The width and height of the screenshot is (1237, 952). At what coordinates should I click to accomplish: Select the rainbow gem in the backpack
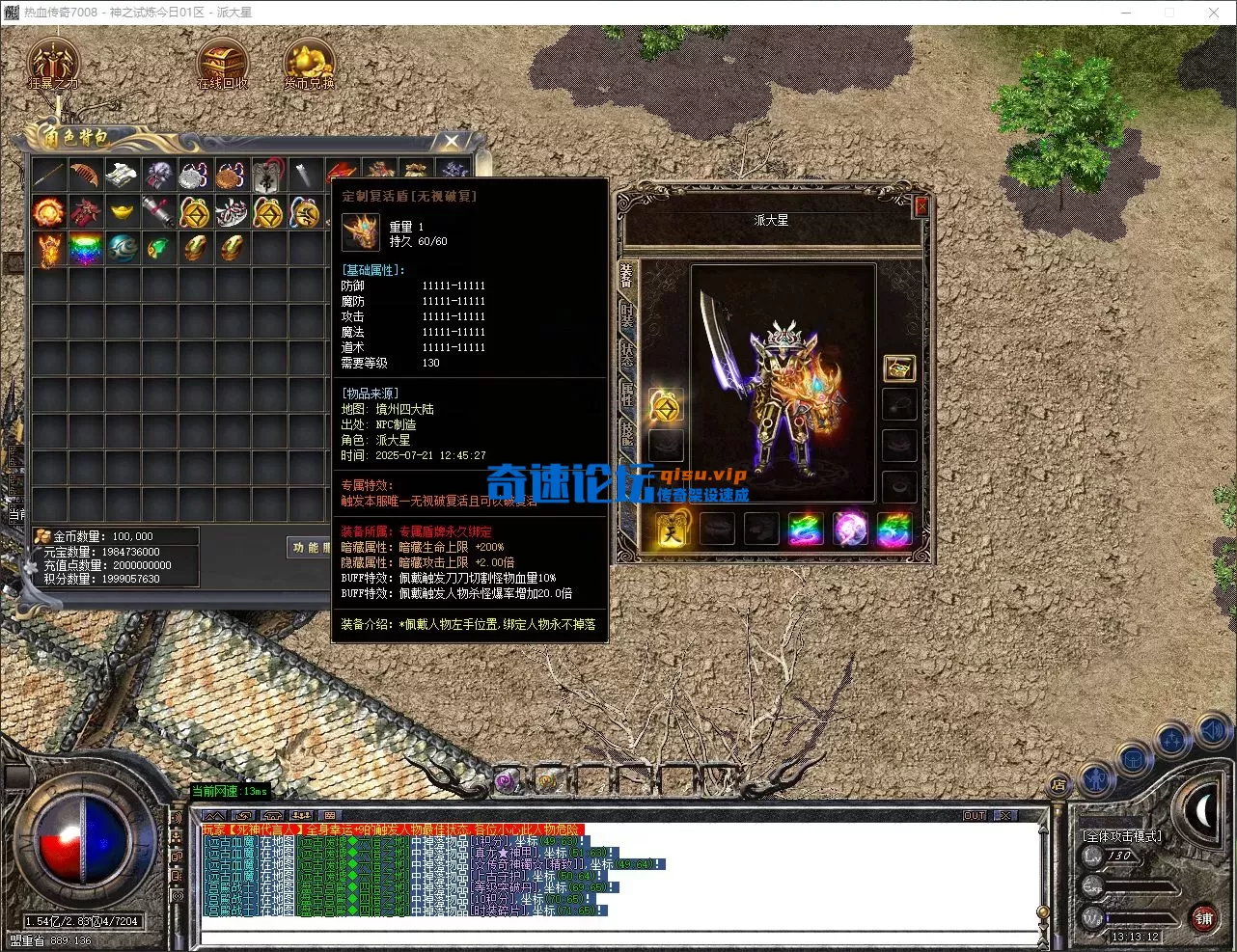85,249
